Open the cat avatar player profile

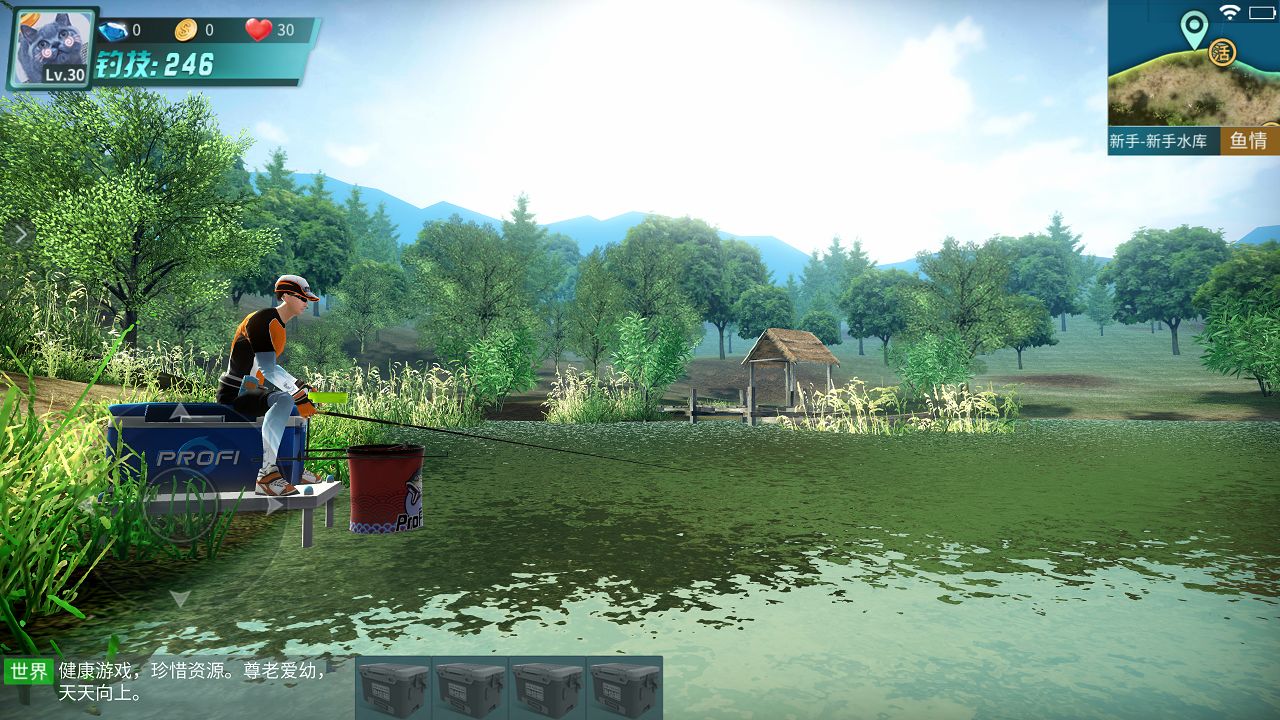[53, 47]
